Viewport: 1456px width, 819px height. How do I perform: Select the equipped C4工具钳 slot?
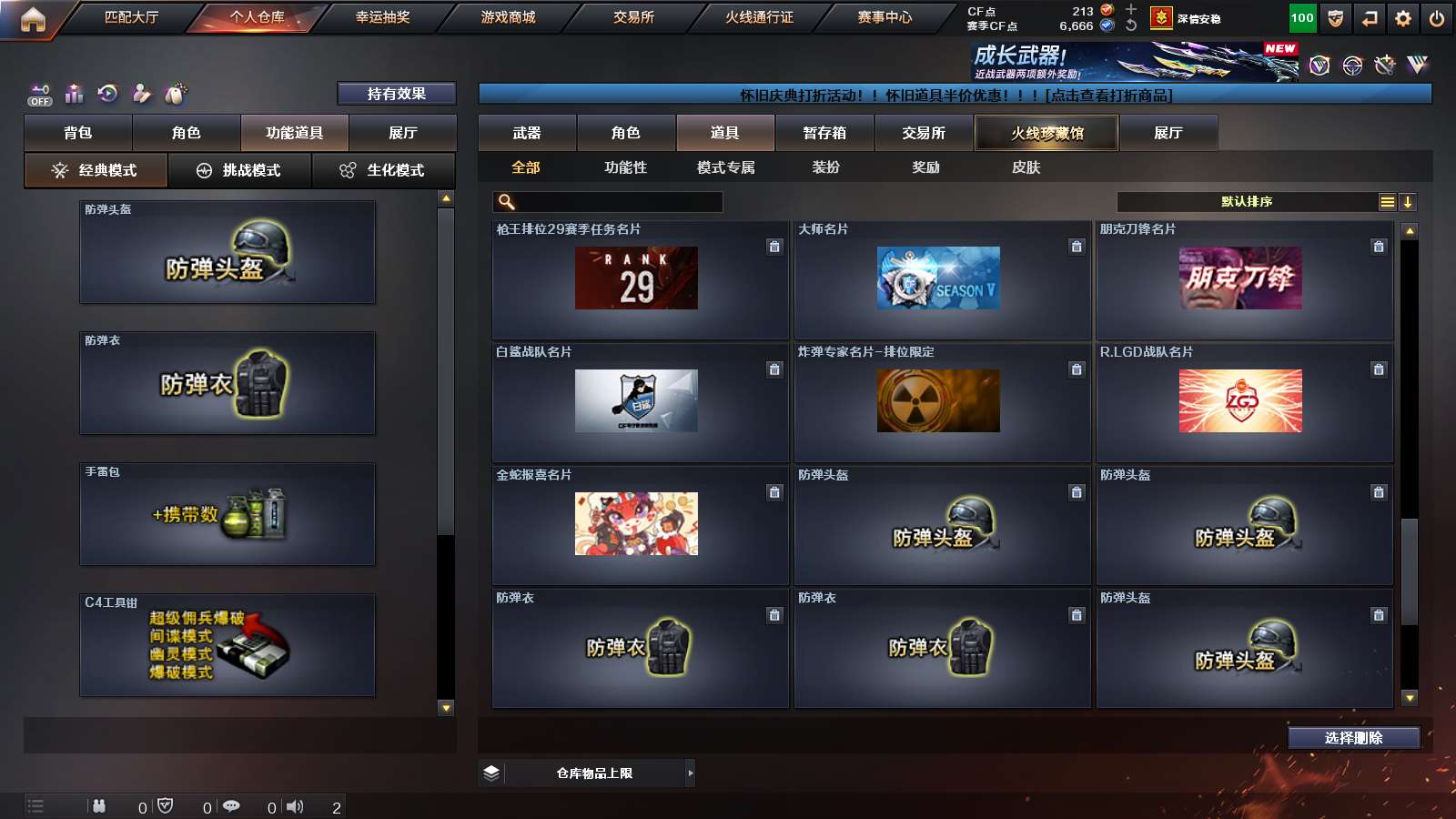(227, 645)
